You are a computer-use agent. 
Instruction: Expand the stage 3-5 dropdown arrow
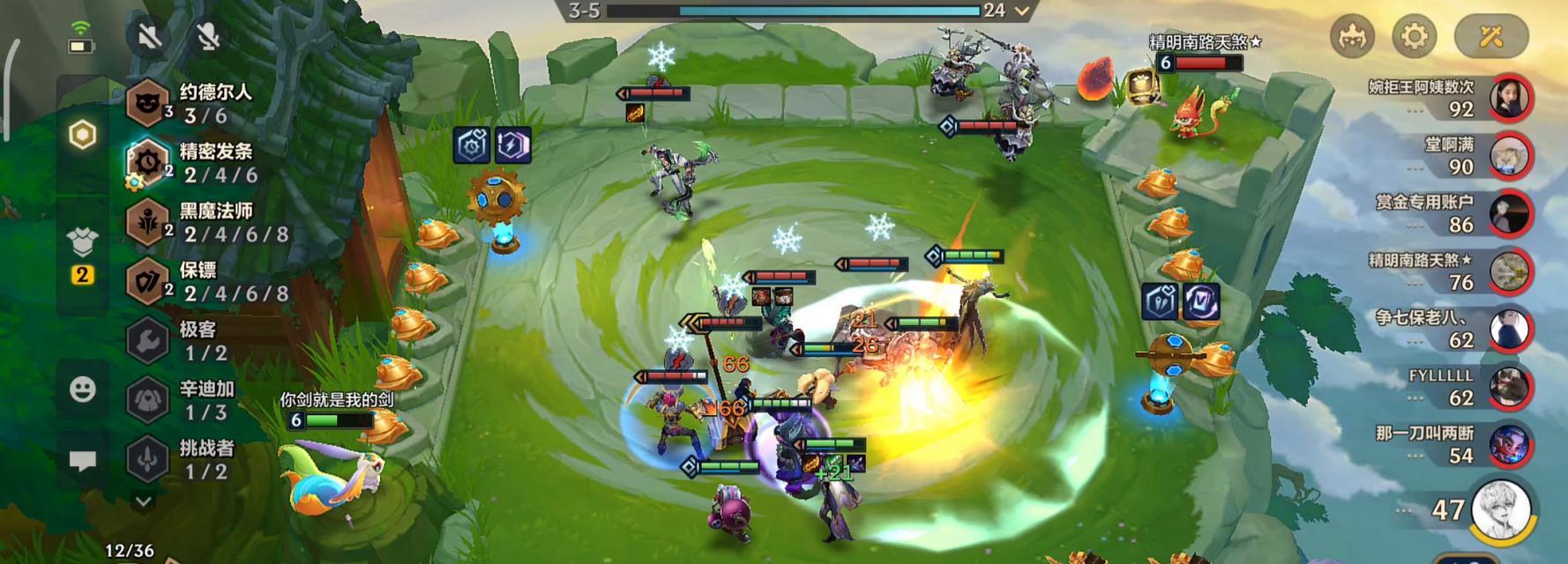pyautogui.click(x=1022, y=11)
